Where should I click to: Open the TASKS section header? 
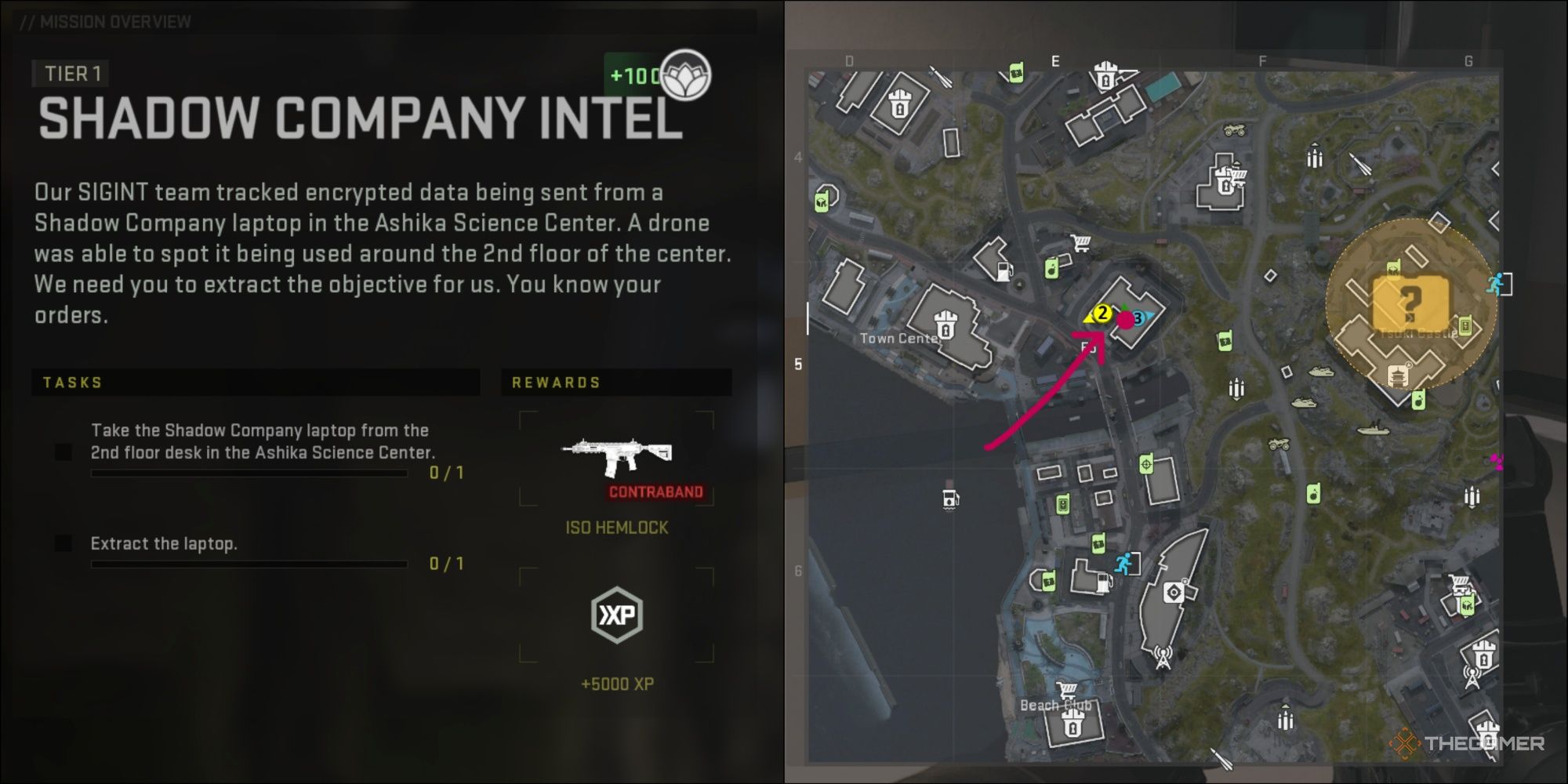[x=72, y=383]
